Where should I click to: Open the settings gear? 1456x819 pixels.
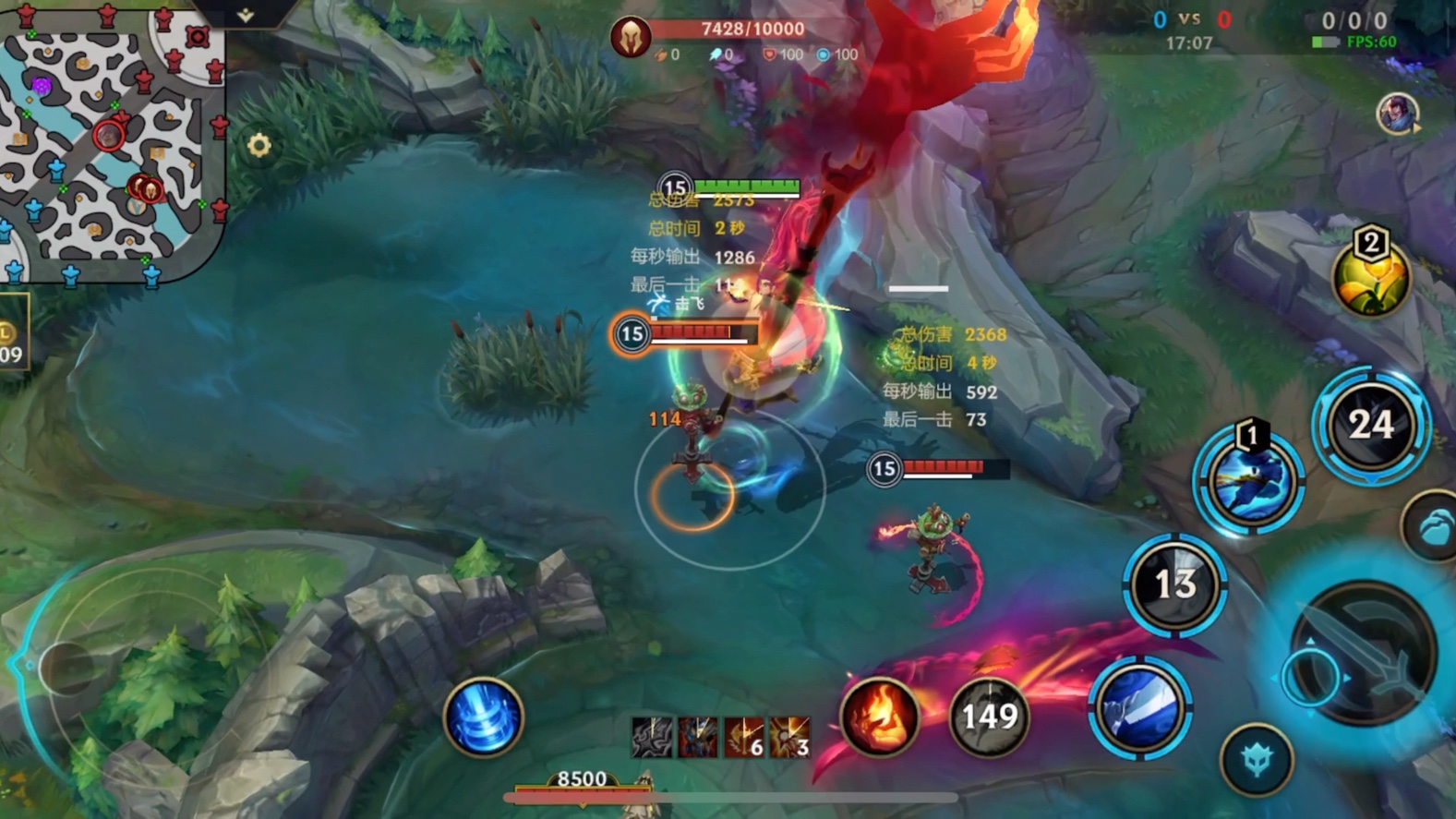(259, 145)
